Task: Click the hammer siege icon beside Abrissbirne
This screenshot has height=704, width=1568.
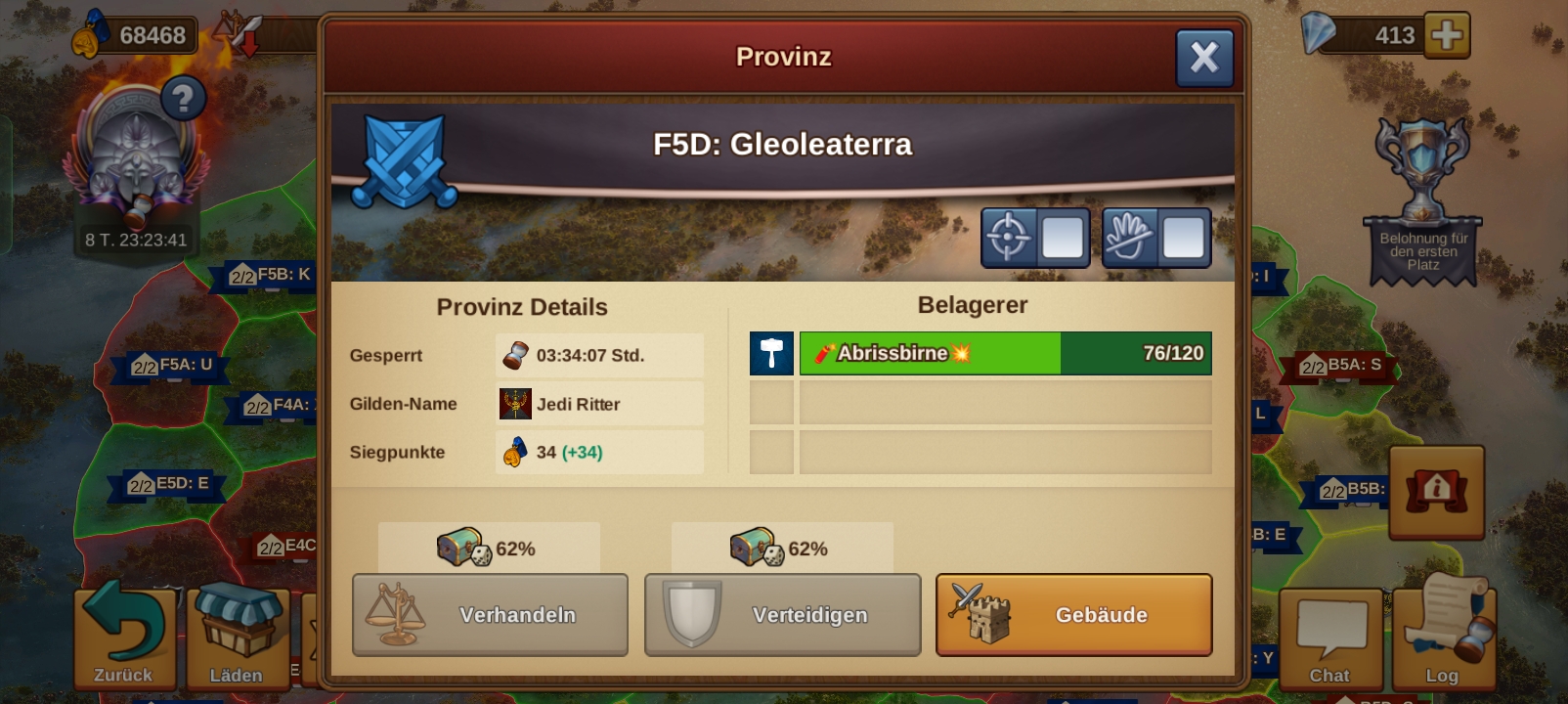Action: [771, 354]
